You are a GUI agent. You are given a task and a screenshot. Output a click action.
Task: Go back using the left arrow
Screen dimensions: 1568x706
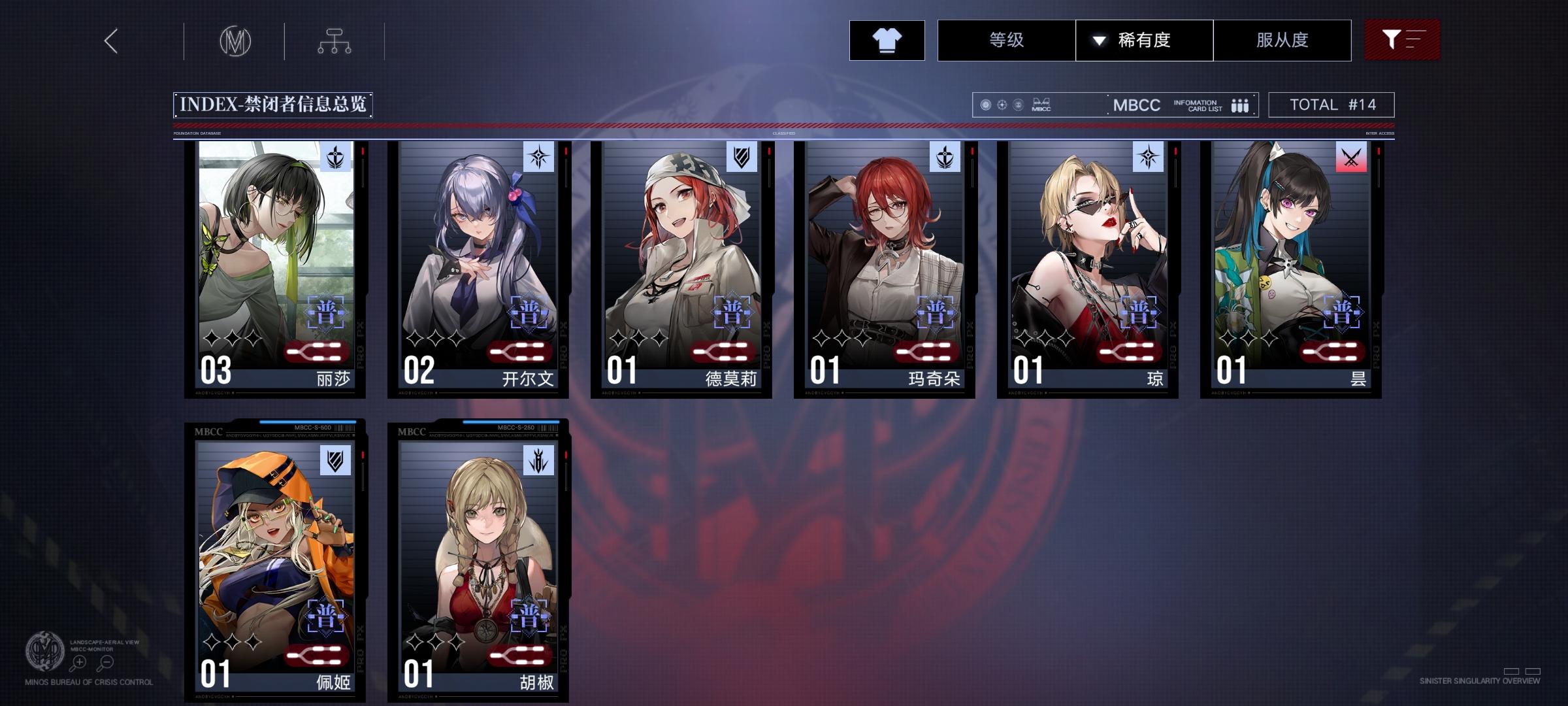[110, 40]
